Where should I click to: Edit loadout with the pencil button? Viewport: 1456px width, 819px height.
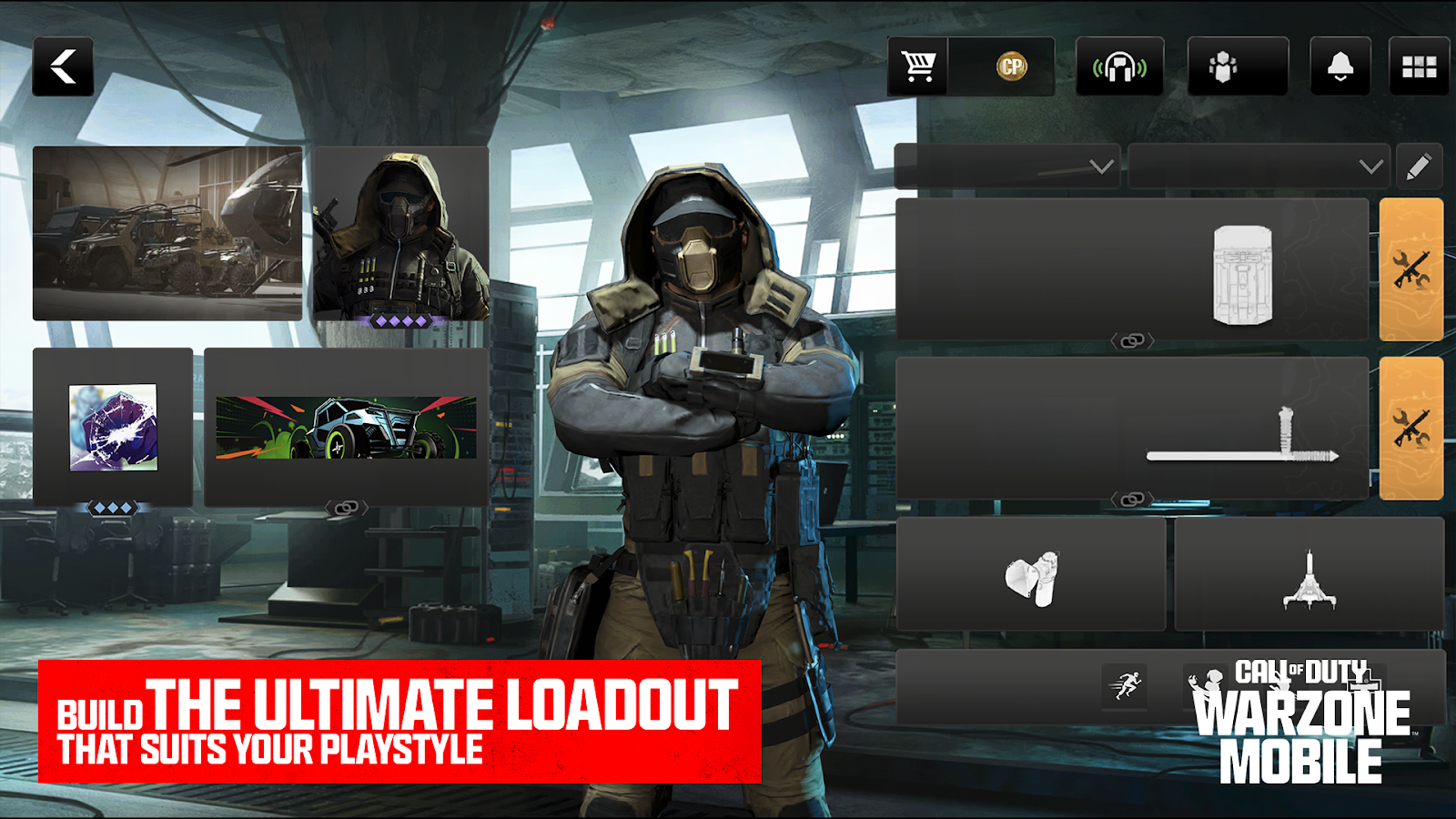pos(1419,167)
